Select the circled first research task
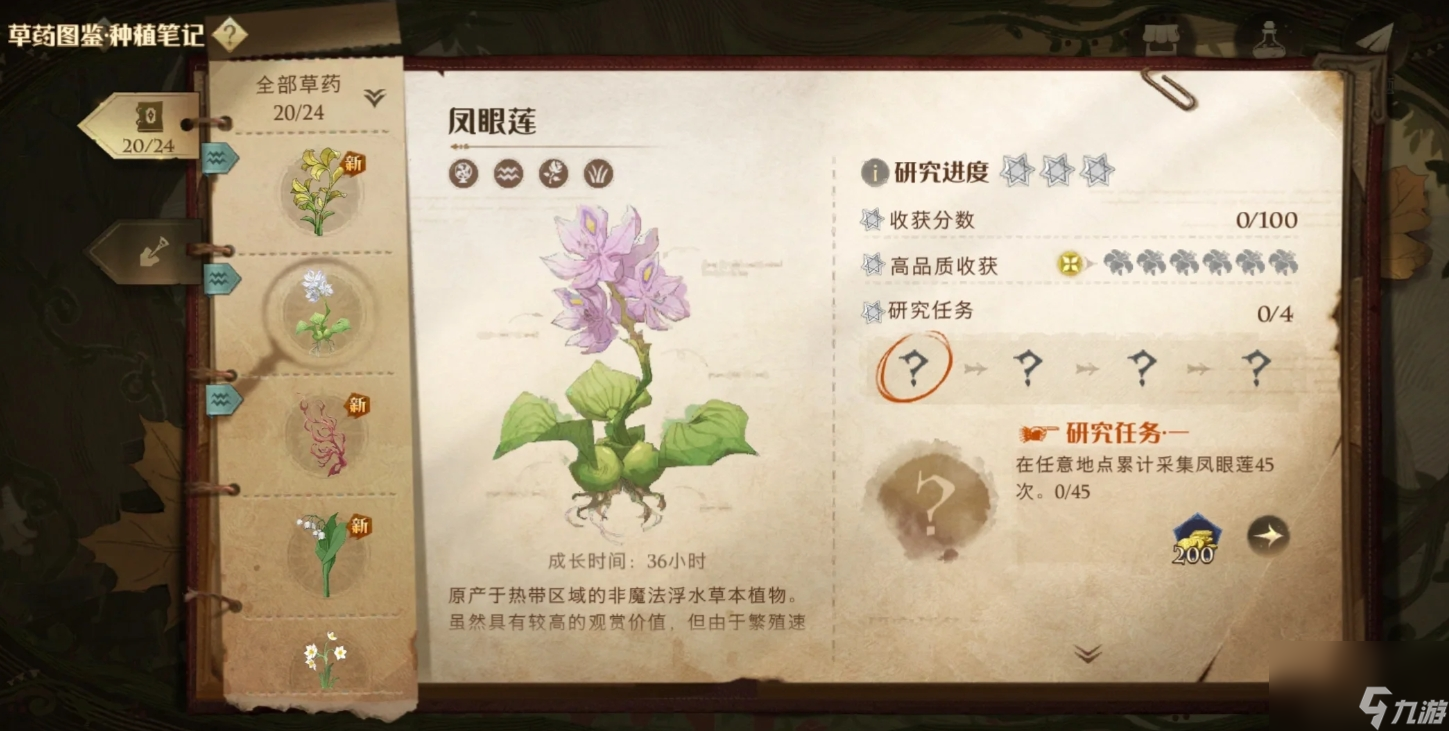The width and height of the screenshot is (1449, 731). [913, 368]
